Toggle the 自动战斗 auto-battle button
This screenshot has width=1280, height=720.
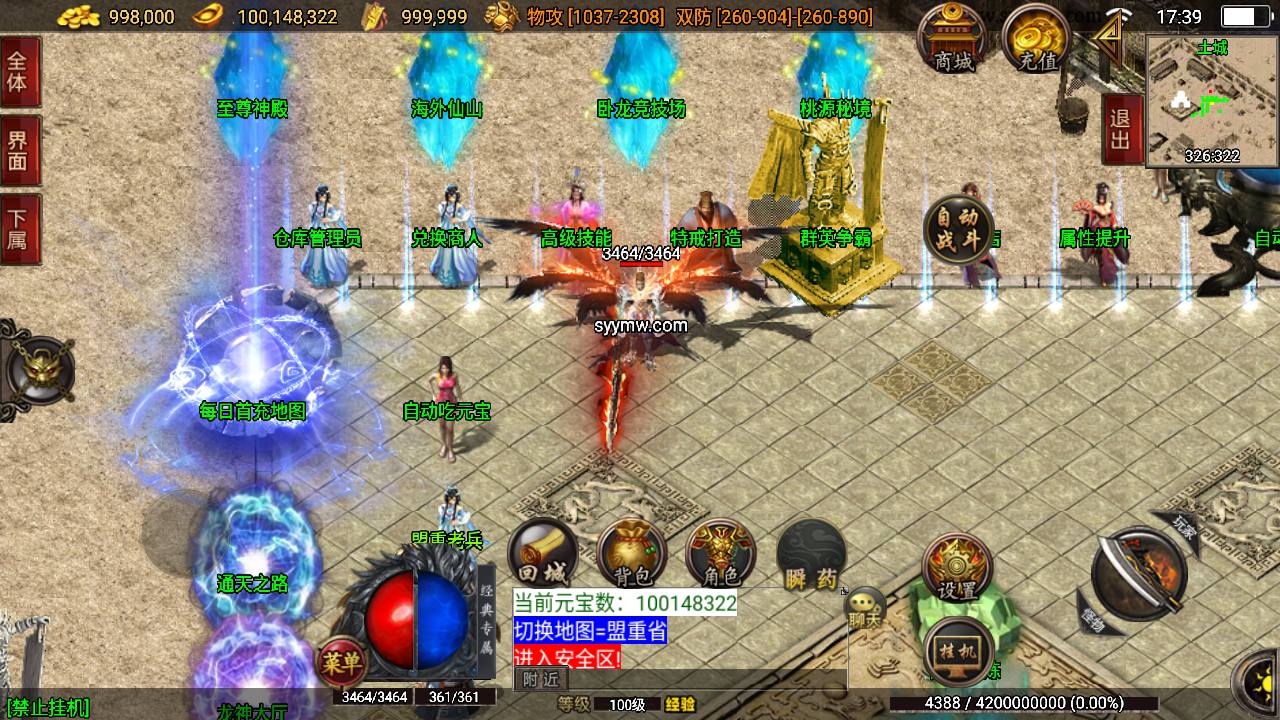[958, 232]
